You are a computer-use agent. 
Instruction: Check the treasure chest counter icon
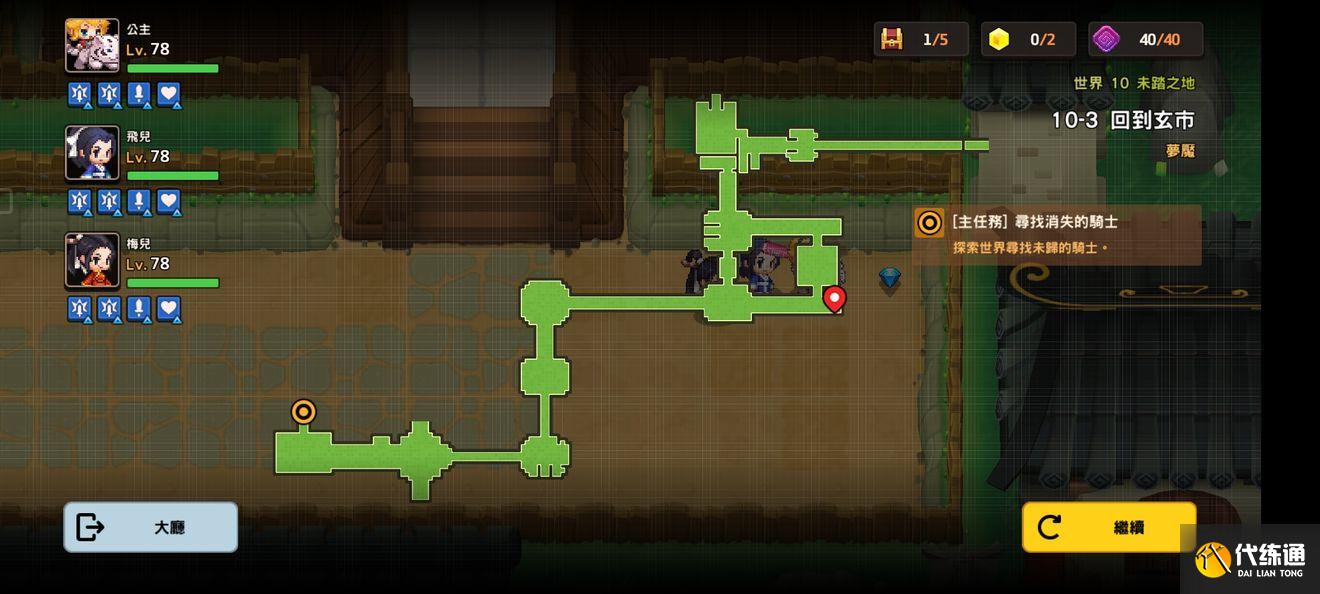[891, 40]
